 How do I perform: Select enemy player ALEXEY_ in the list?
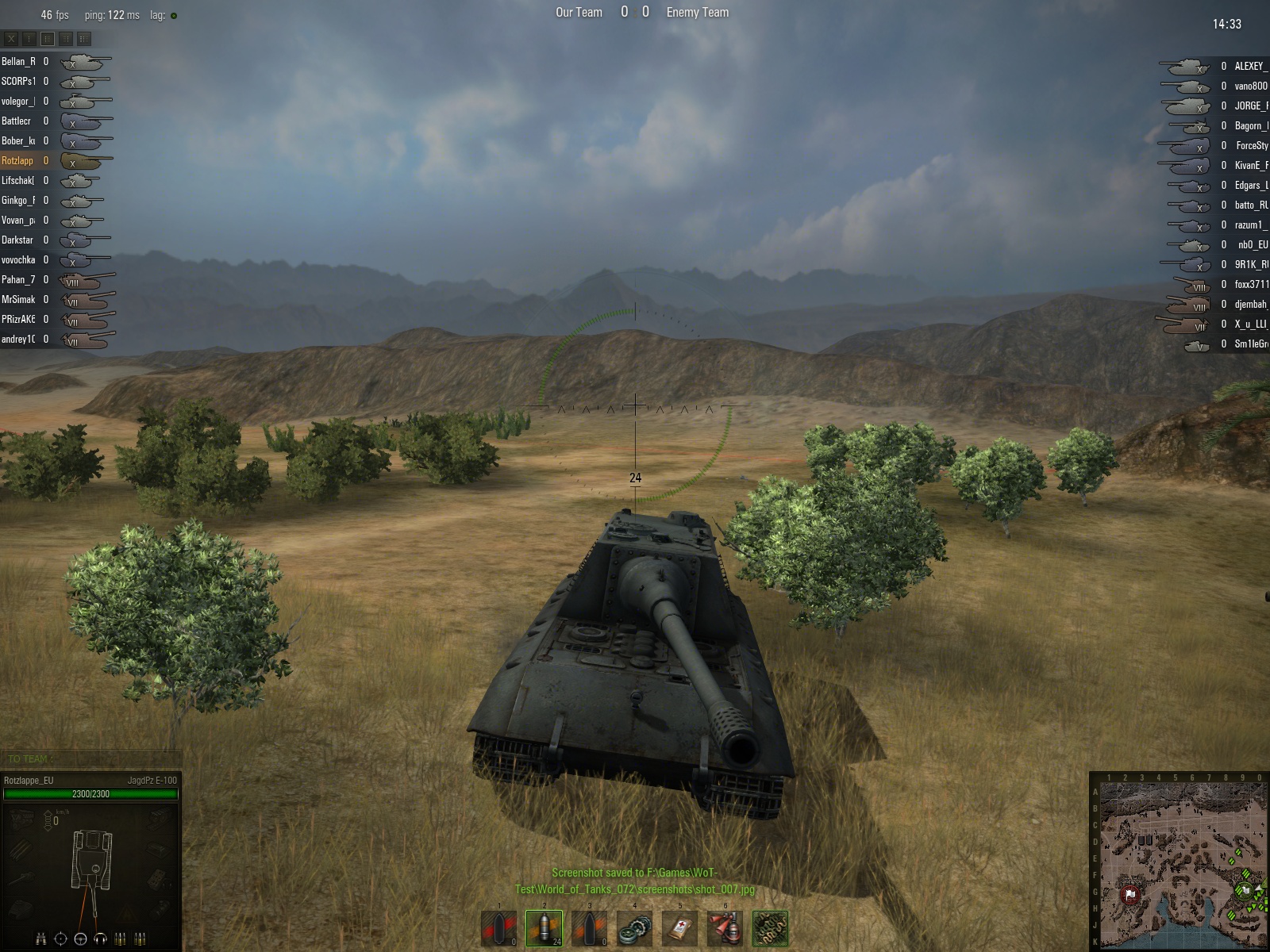click(1250, 66)
